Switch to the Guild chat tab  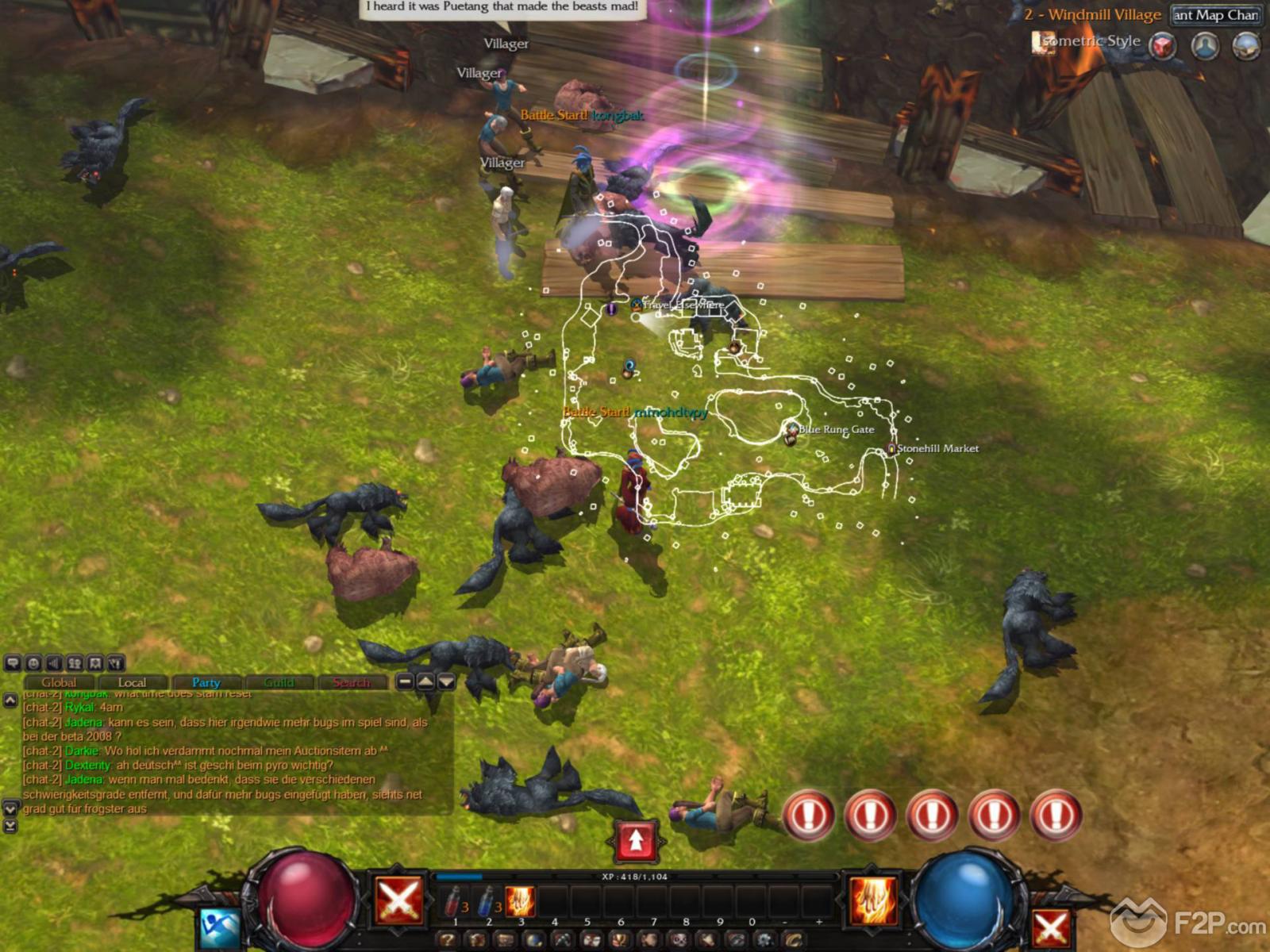(279, 682)
